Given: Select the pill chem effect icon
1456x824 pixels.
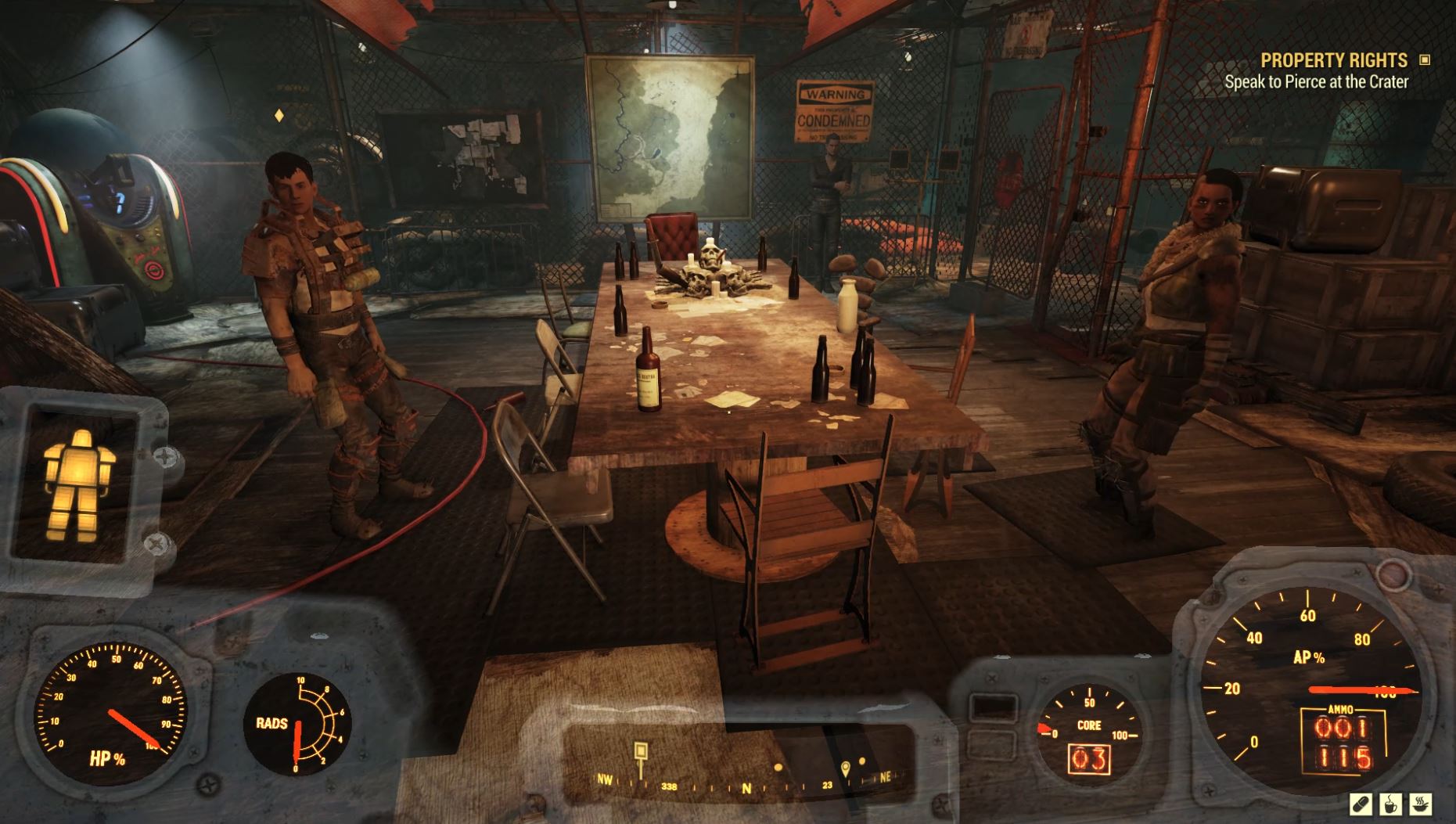Looking at the screenshot, I should 1361,804.
